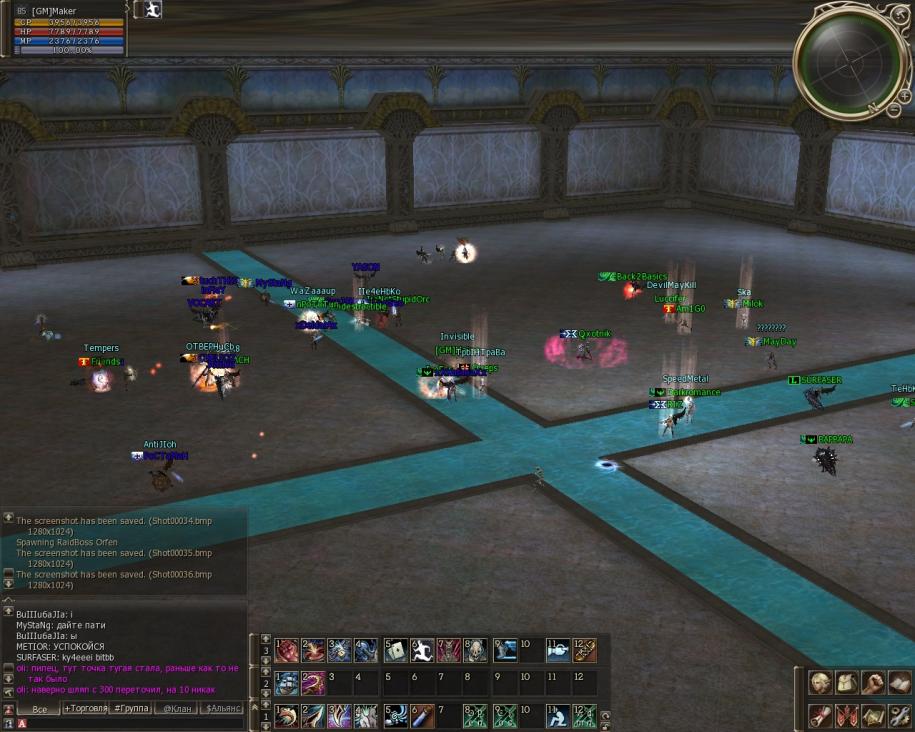Open the actions fist icon
915x732 pixels.
872,683
